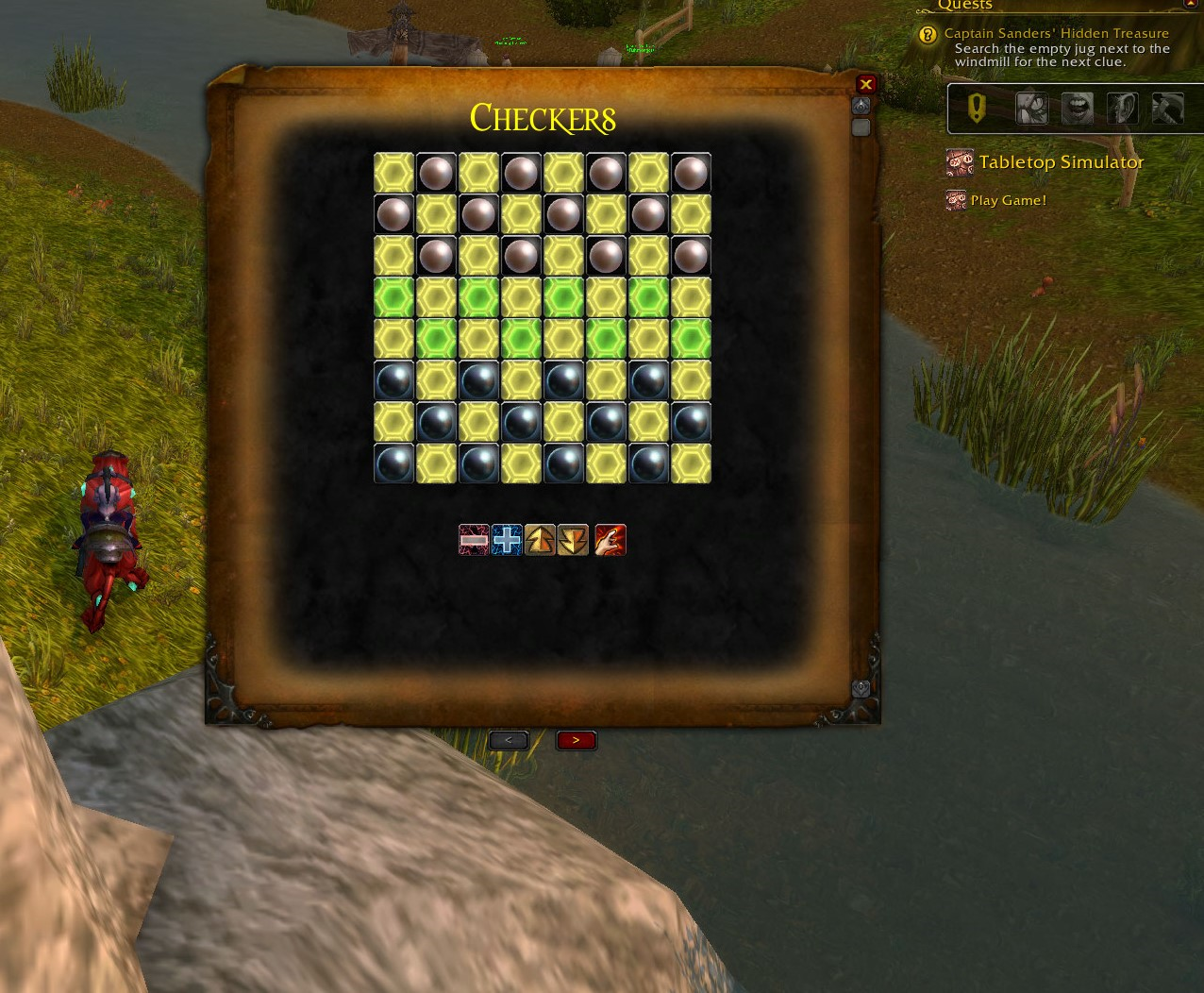
Task: Click the ear emote icon
Action: pos(1122,109)
